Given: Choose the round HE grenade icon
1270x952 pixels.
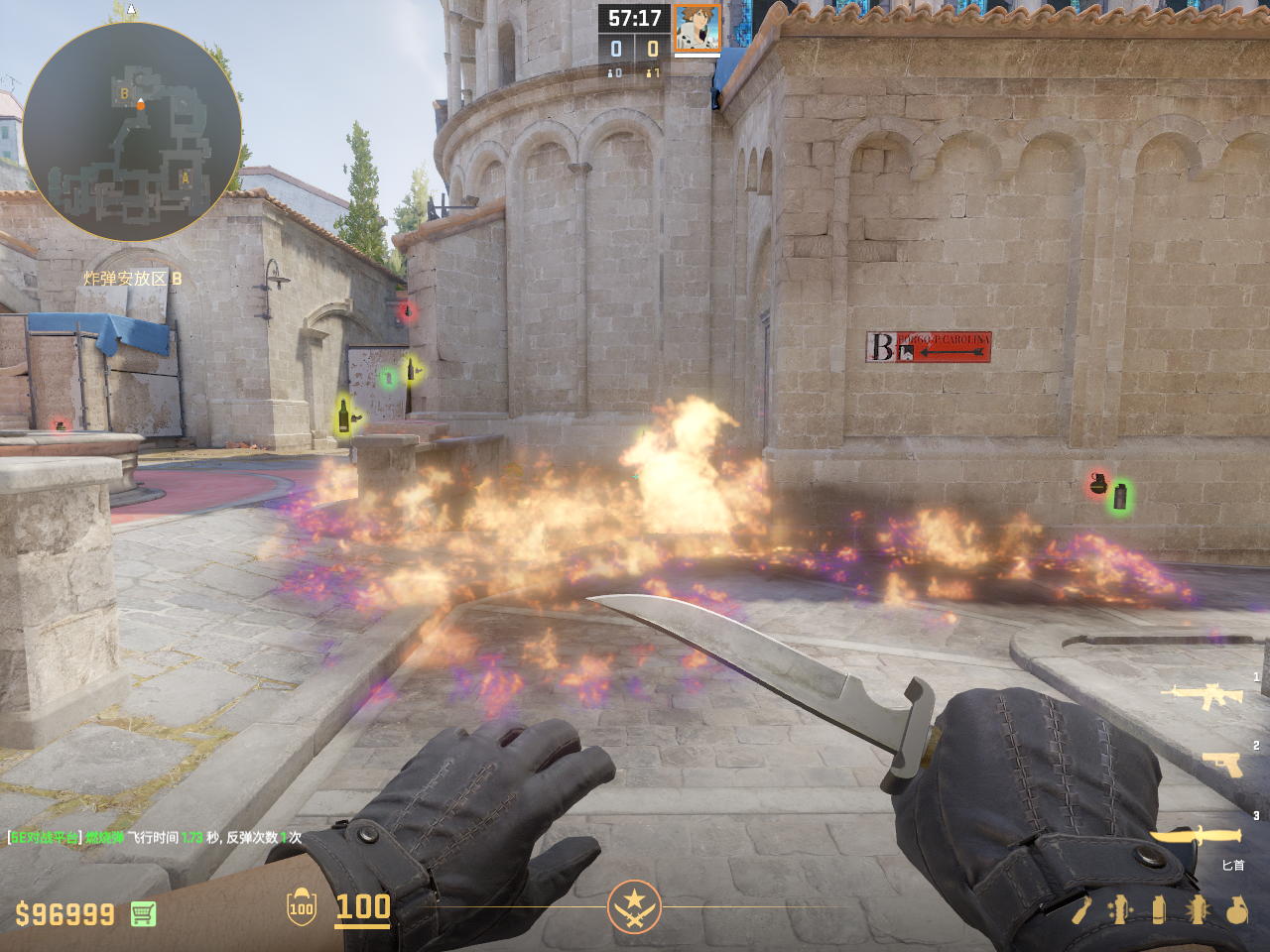Looking at the screenshot, I should [x=1236, y=909].
